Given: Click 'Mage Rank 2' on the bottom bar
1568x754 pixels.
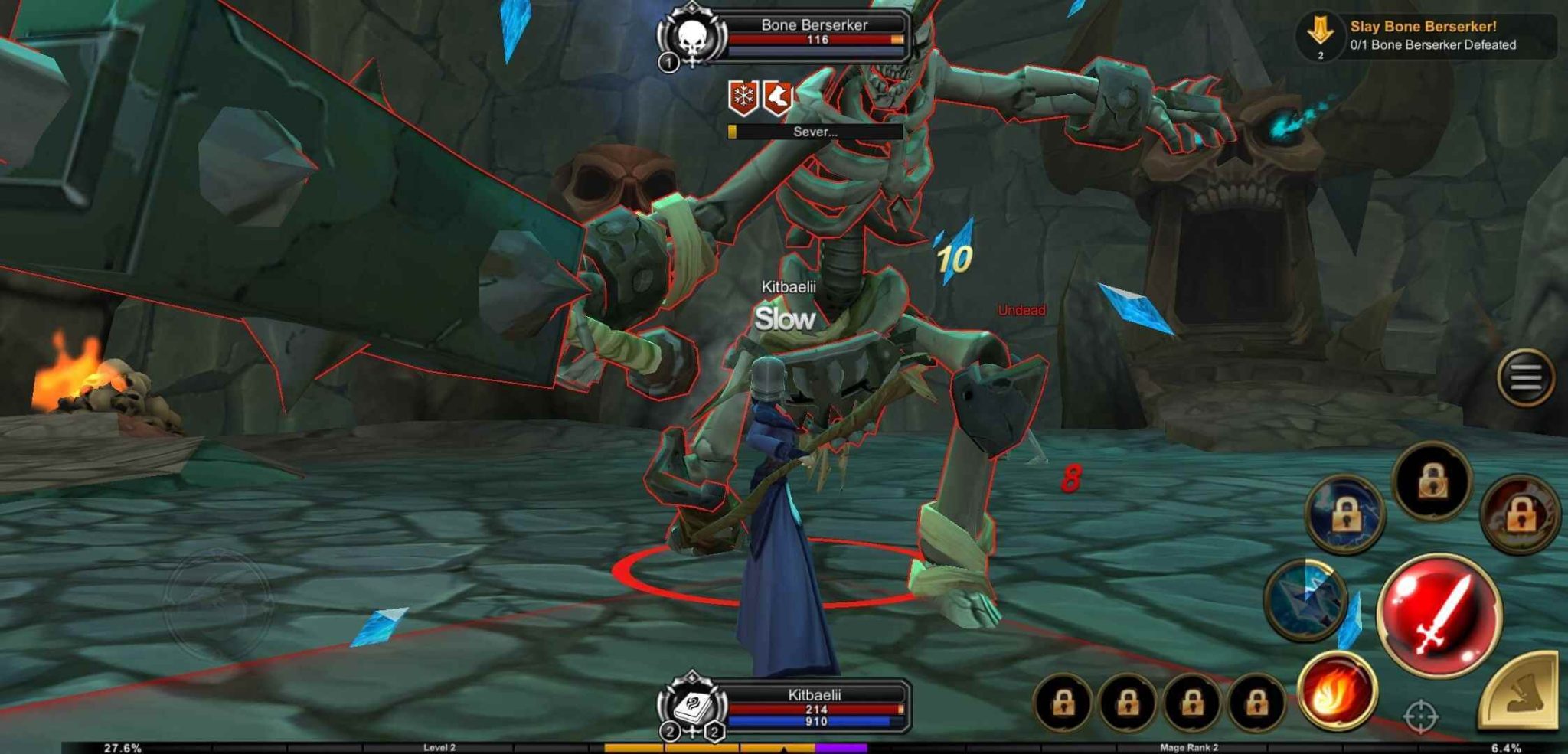Looking at the screenshot, I should point(1191,746).
